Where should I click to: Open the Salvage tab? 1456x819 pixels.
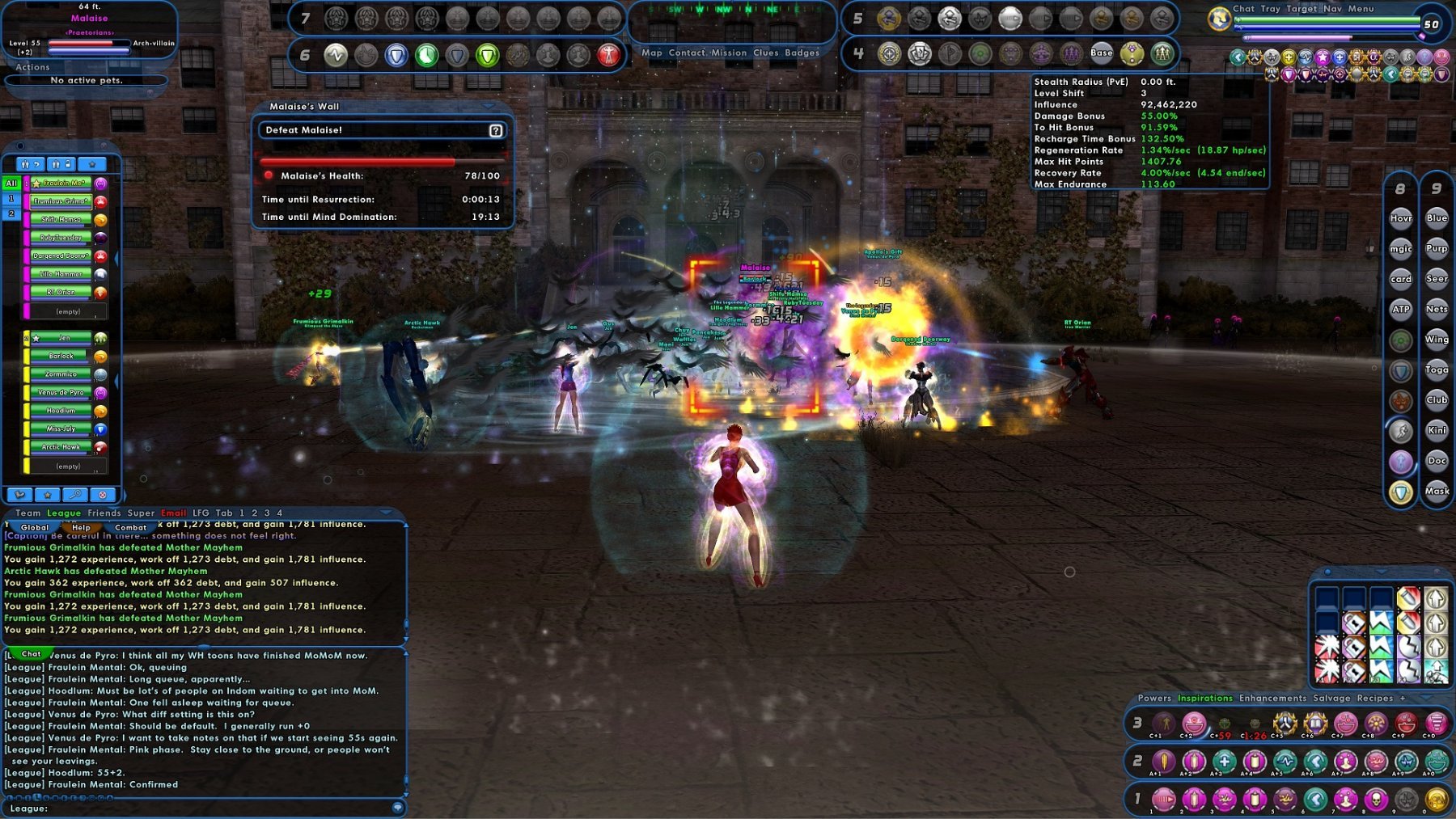[1331, 698]
